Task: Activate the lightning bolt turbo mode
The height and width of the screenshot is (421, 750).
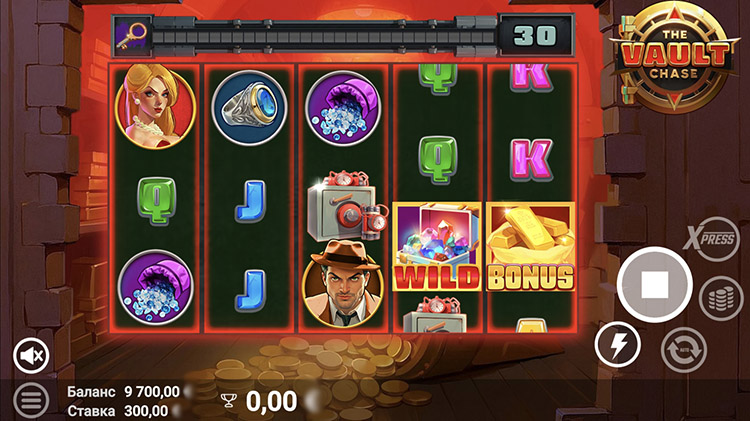Action: coord(617,346)
